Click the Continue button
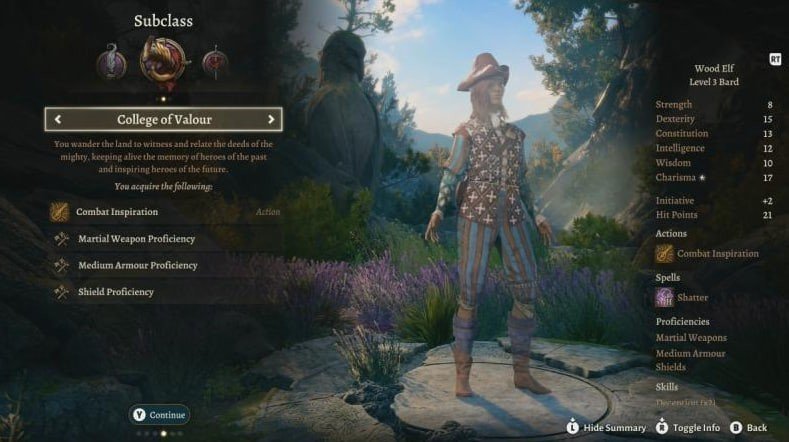789x442 pixels. pyautogui.click(x=160, y=414)
